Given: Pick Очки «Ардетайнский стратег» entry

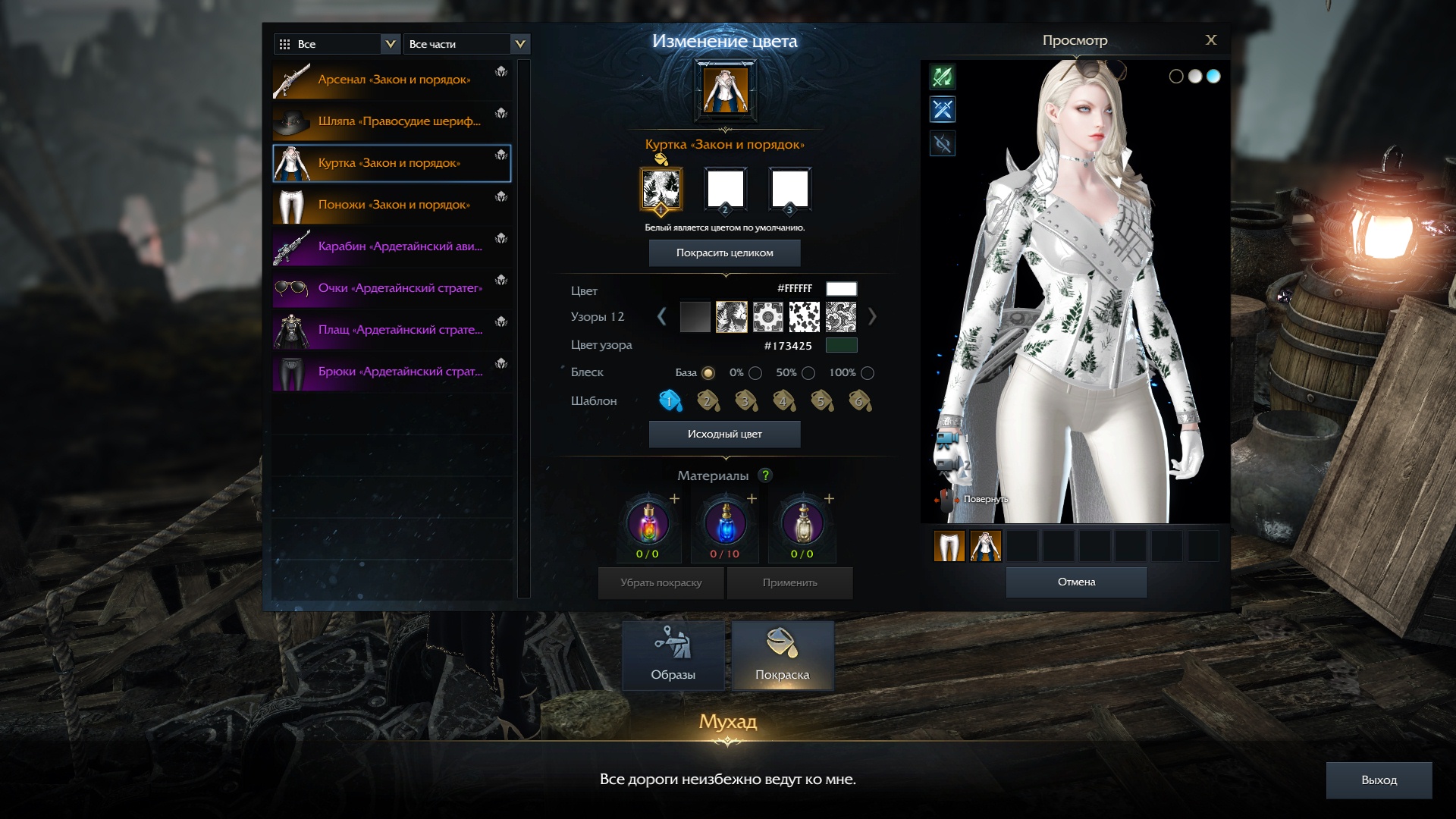Looking at the screenshot, I should (x=391, y=288).
